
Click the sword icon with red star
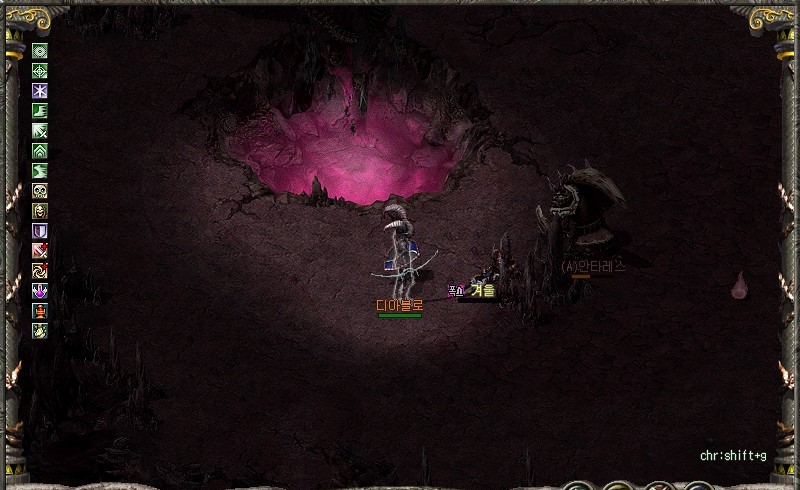(x=40, y=251)
